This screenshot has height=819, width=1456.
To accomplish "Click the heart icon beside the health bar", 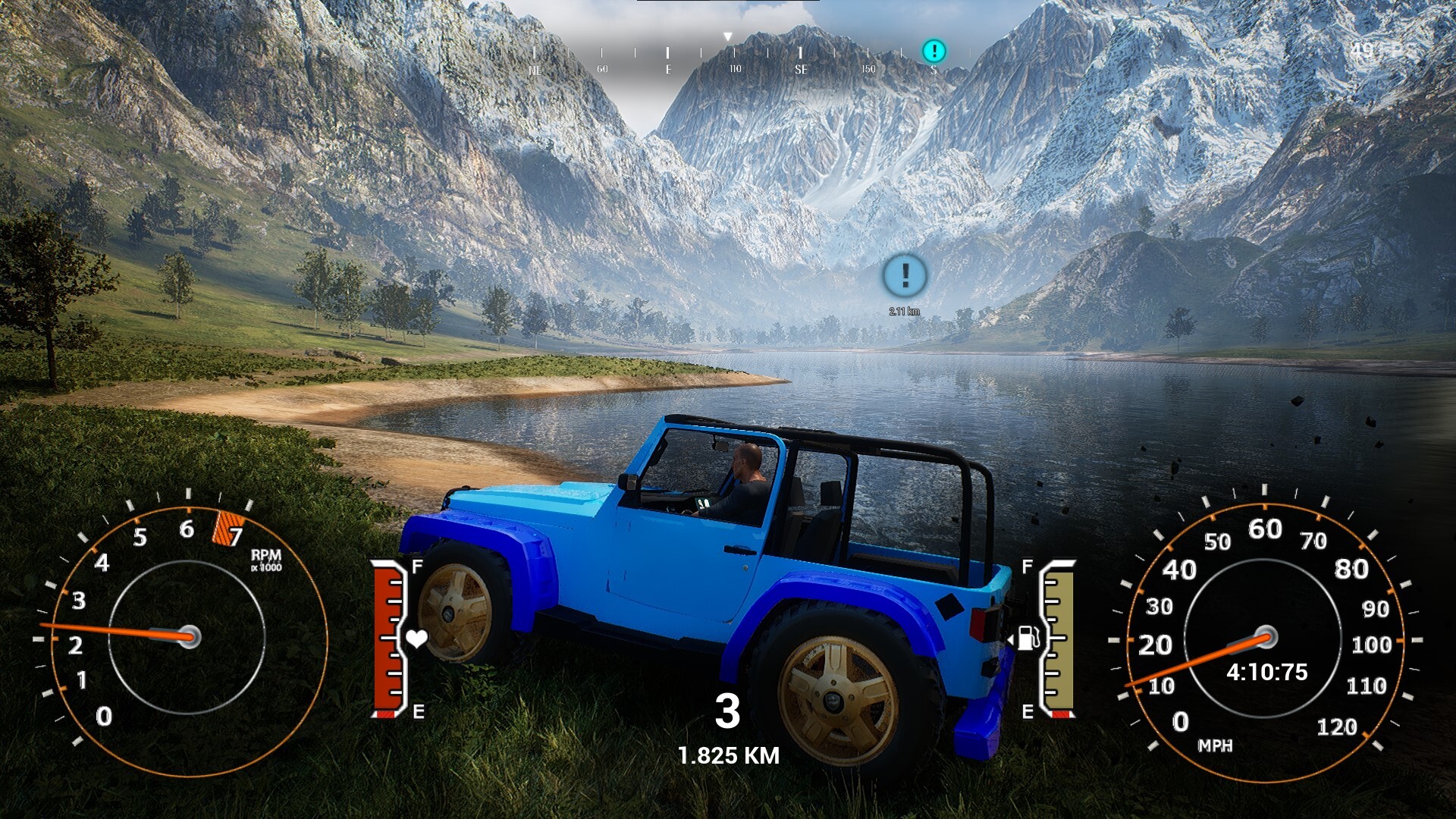I will point(419,639).
